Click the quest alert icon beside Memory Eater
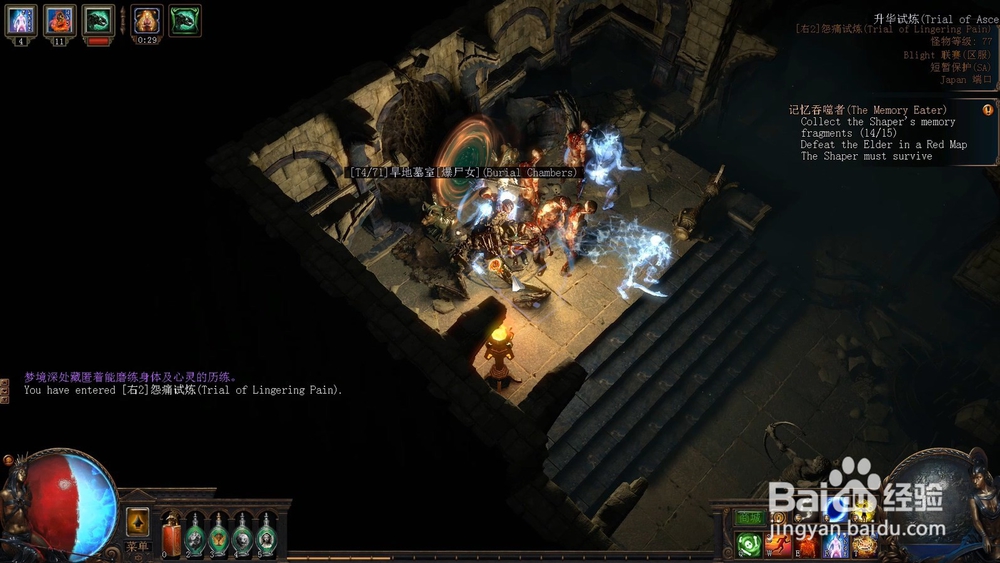Viewport: 1000px width, 563px height. pyautogui.click(x=988, y=110)
